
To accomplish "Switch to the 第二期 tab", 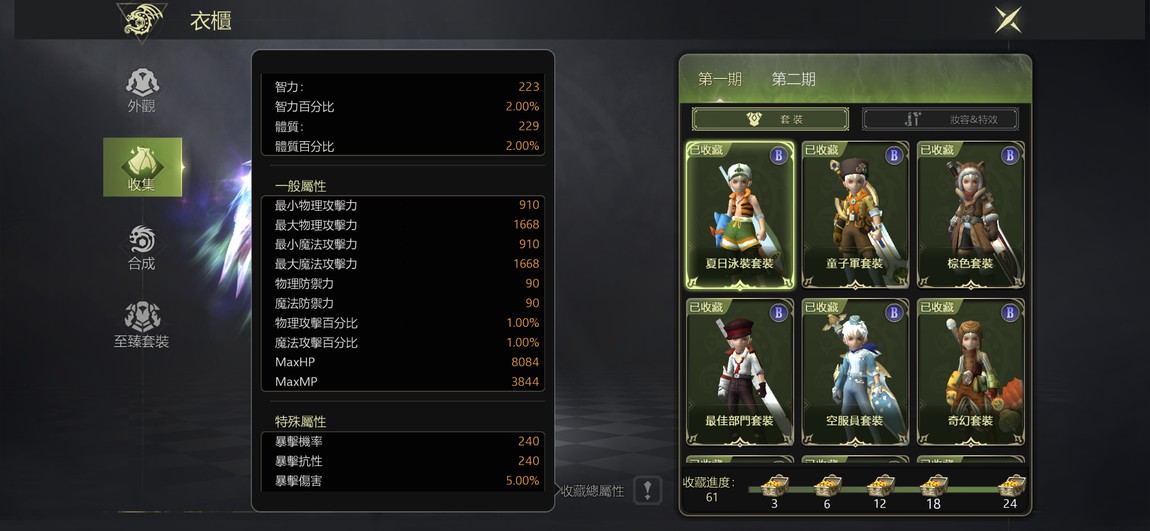I will 793,80.
